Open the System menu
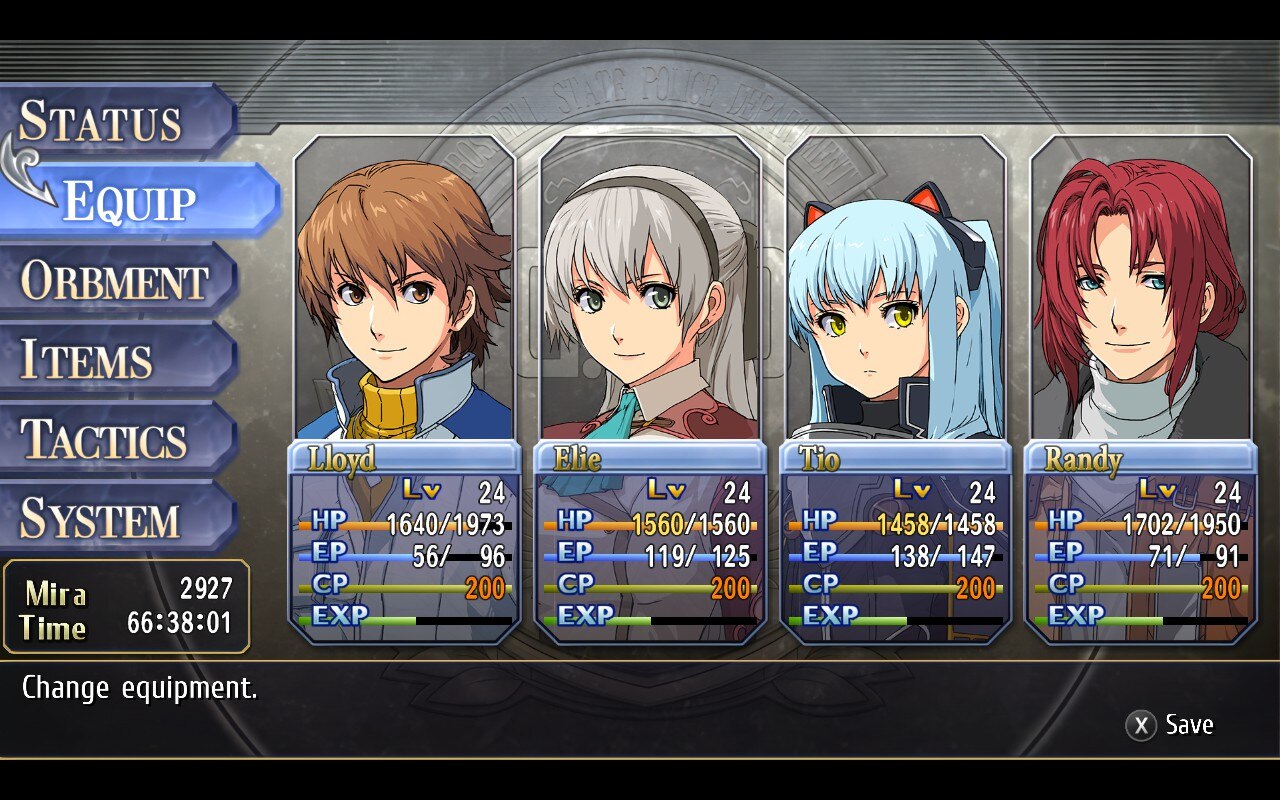 click(100, 519)
